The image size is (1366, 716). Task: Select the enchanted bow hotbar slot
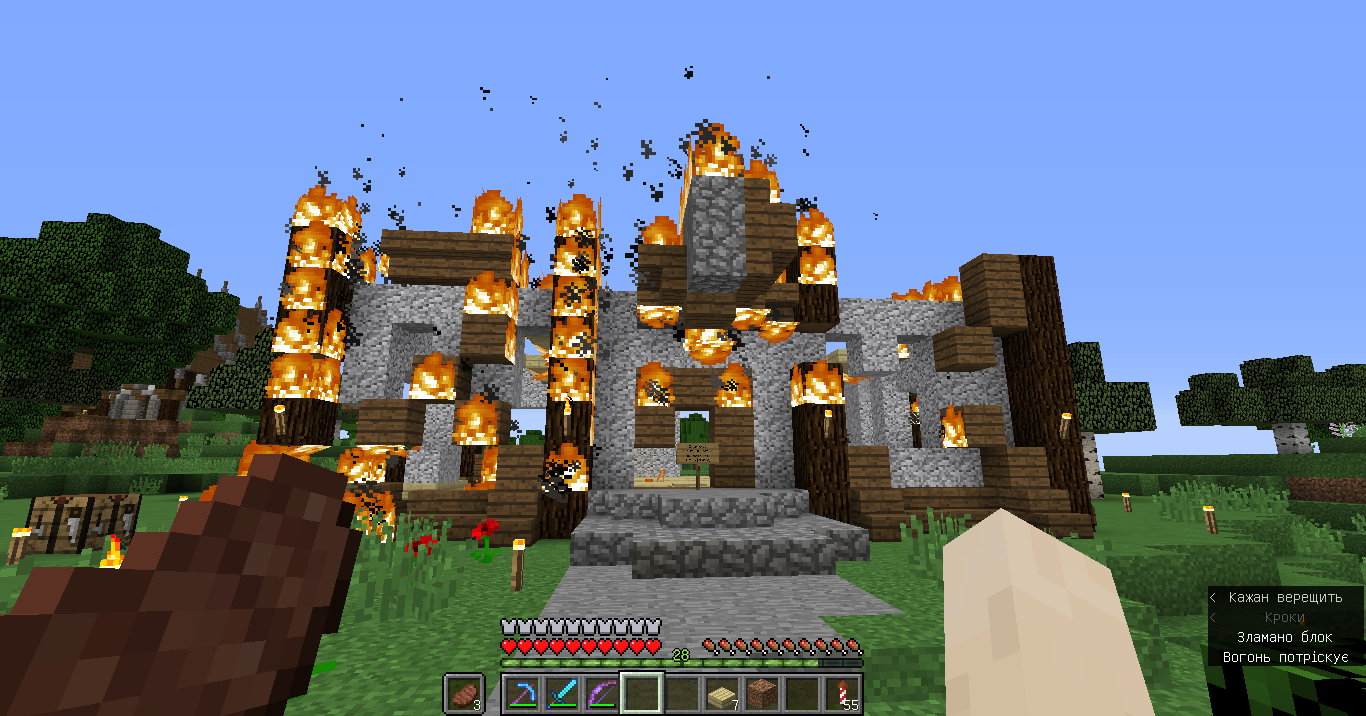[x=601, y=693]
